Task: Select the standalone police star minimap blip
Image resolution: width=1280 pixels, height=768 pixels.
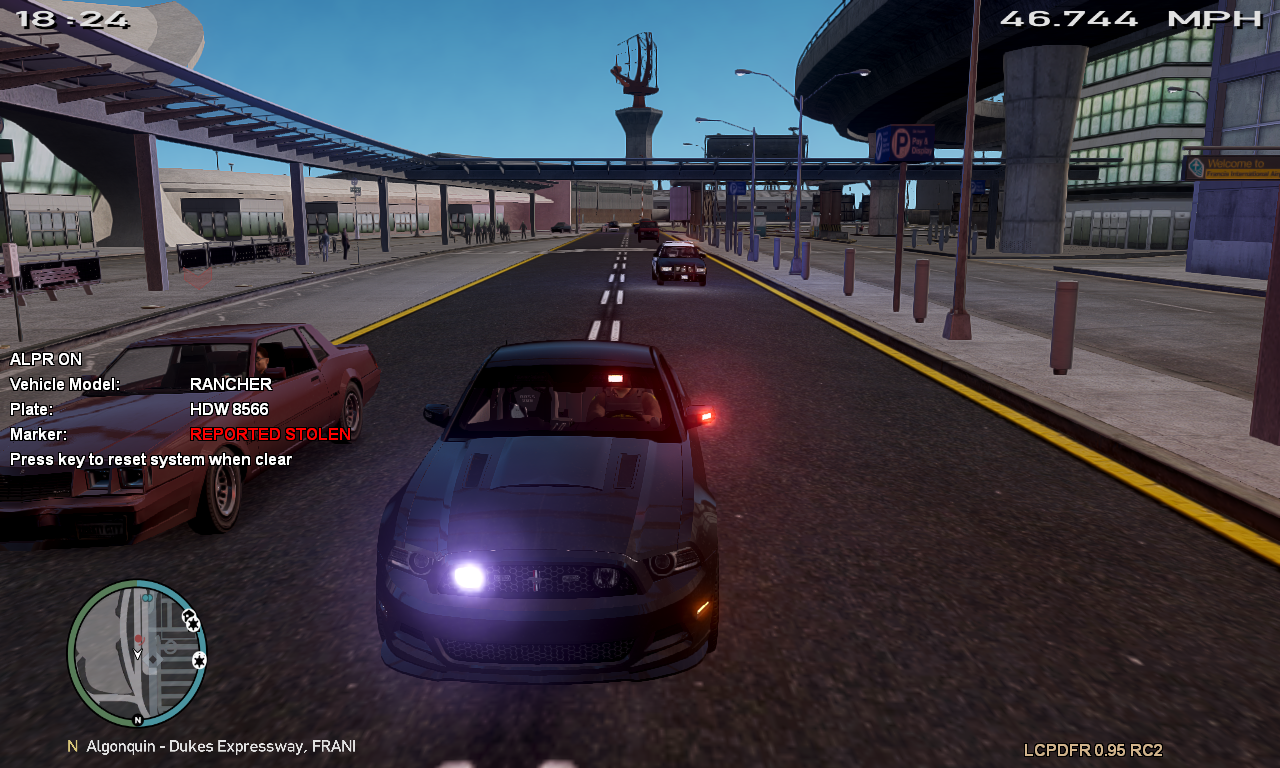Action: pos(199,660)
